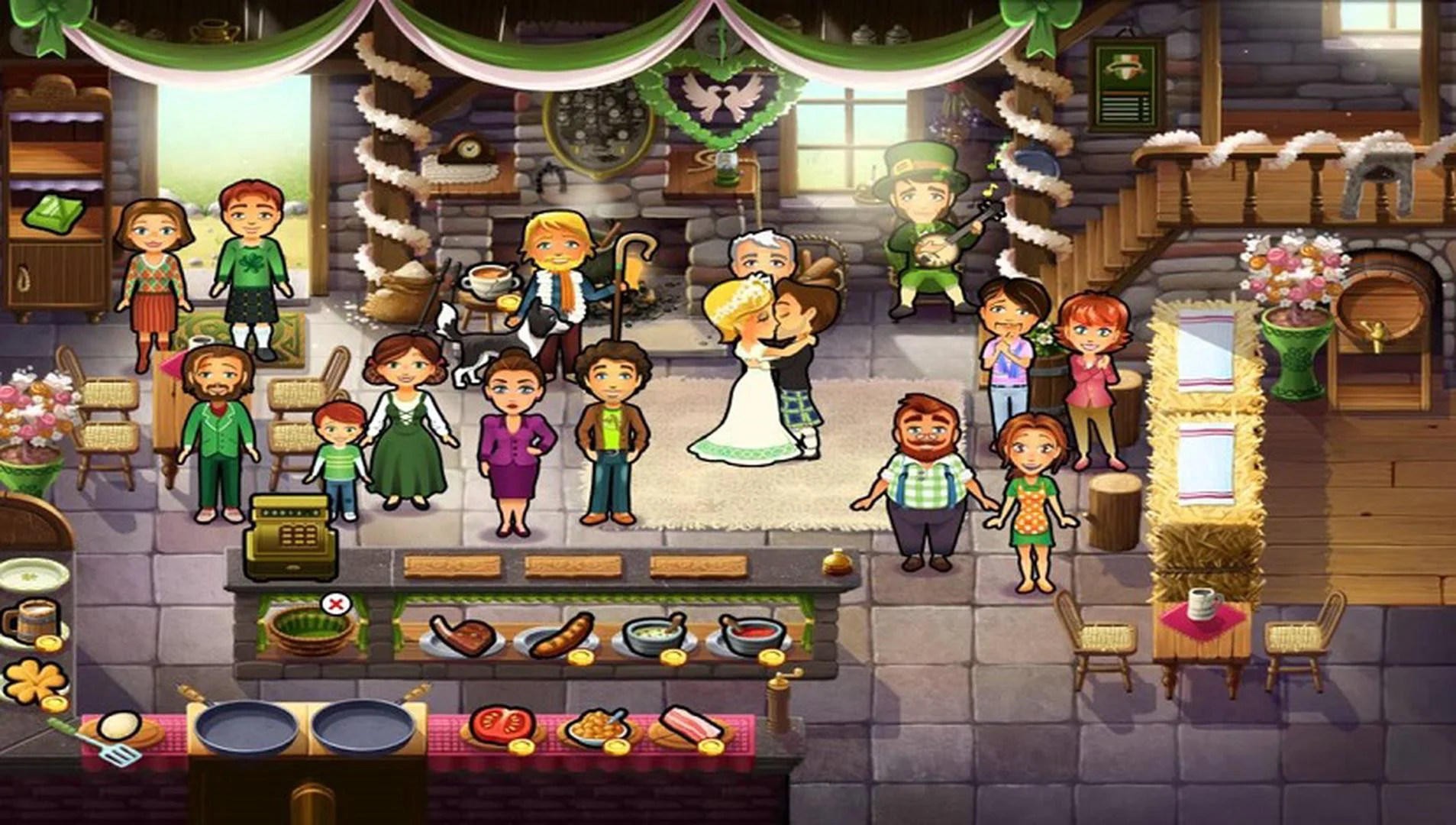This screenshot has width=1456, height=825.
Task: Collect the coin tip beside the sausage
Action: coord(581,657)
